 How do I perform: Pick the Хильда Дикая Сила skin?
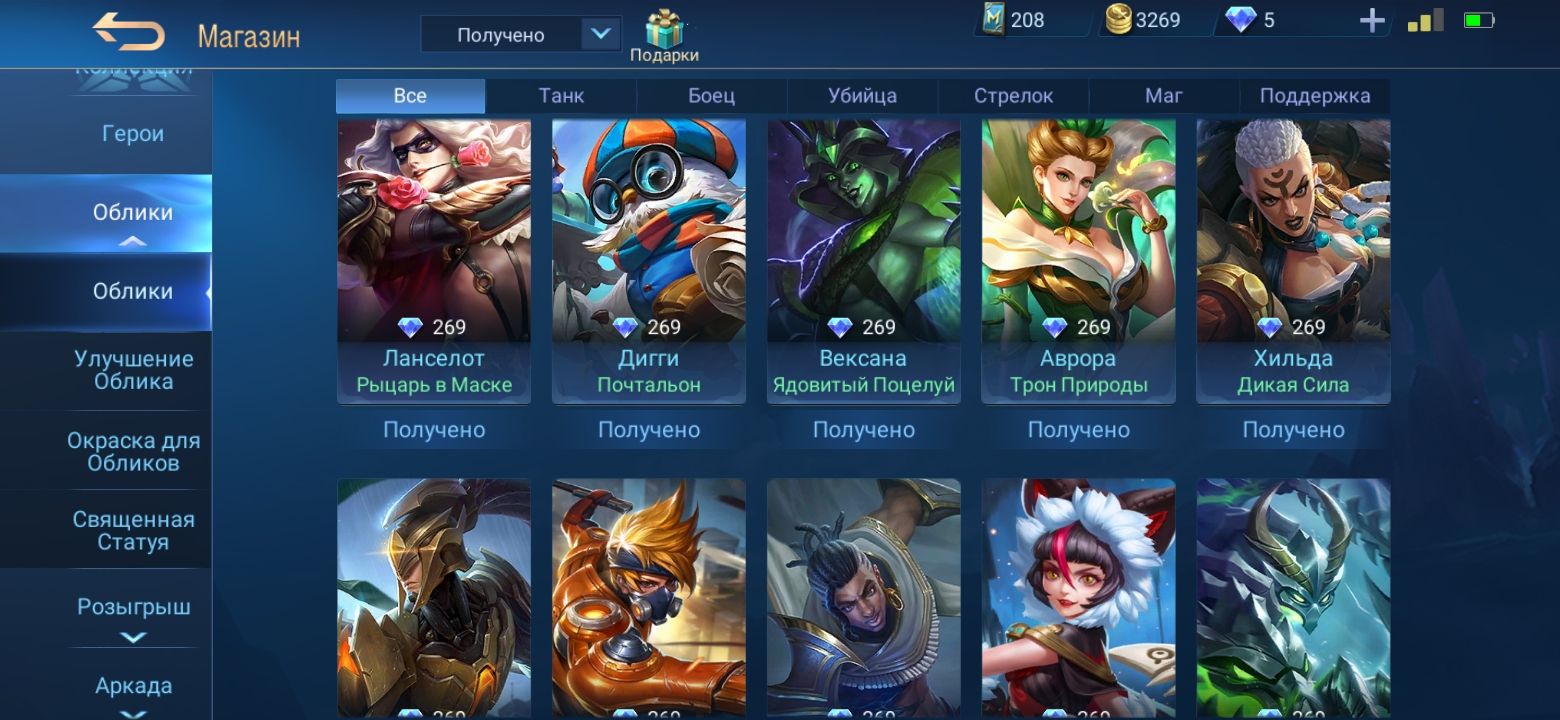(x=1293, y=260)
